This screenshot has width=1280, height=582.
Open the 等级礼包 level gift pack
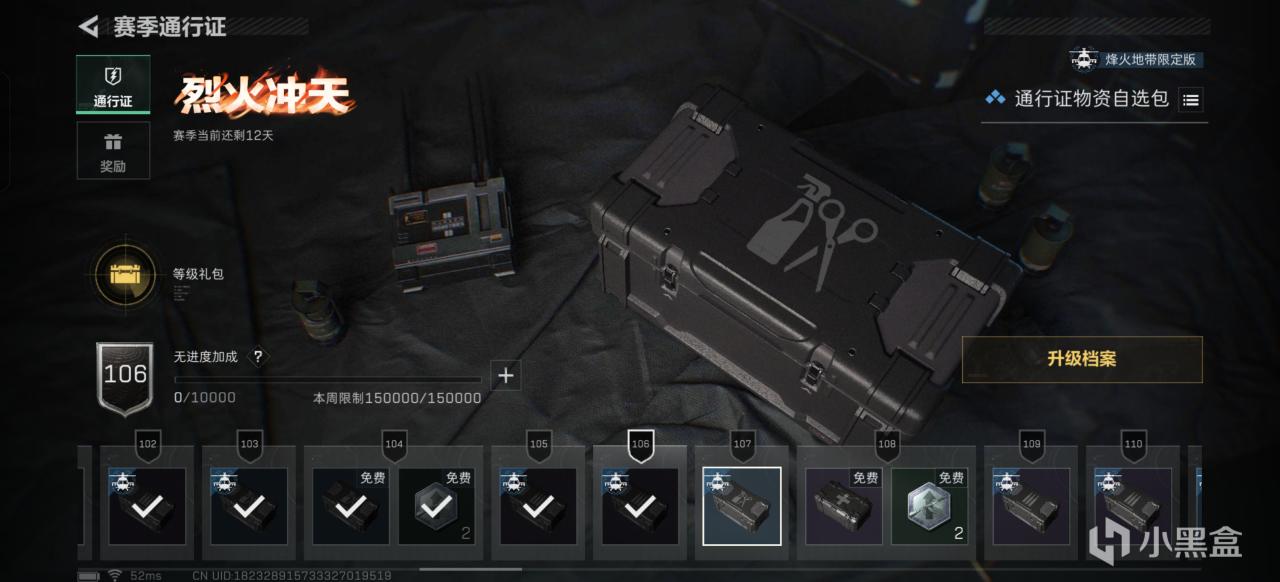(x=124, y=273)
